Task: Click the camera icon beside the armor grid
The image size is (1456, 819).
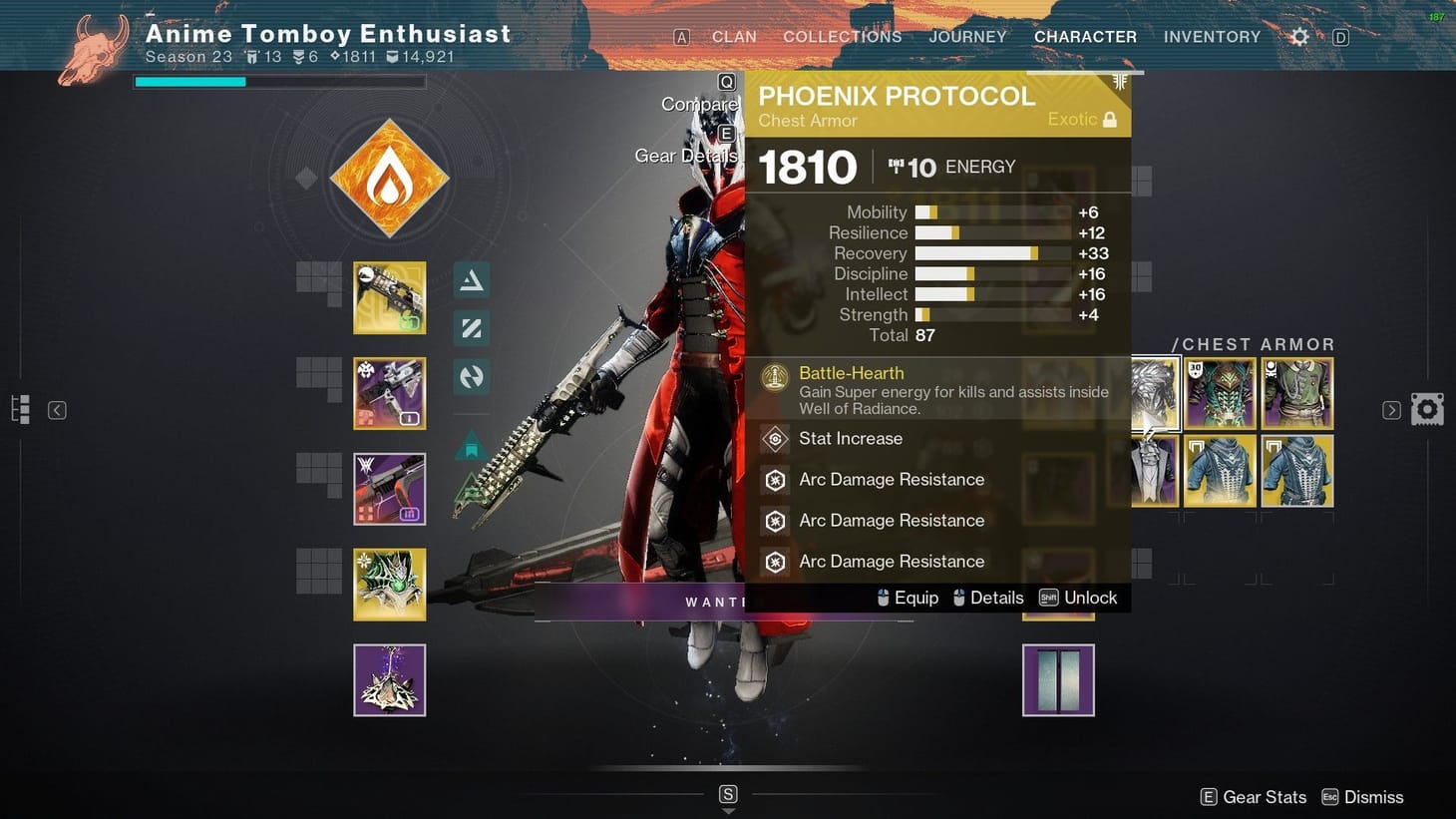Action: tap(1427, 408)
